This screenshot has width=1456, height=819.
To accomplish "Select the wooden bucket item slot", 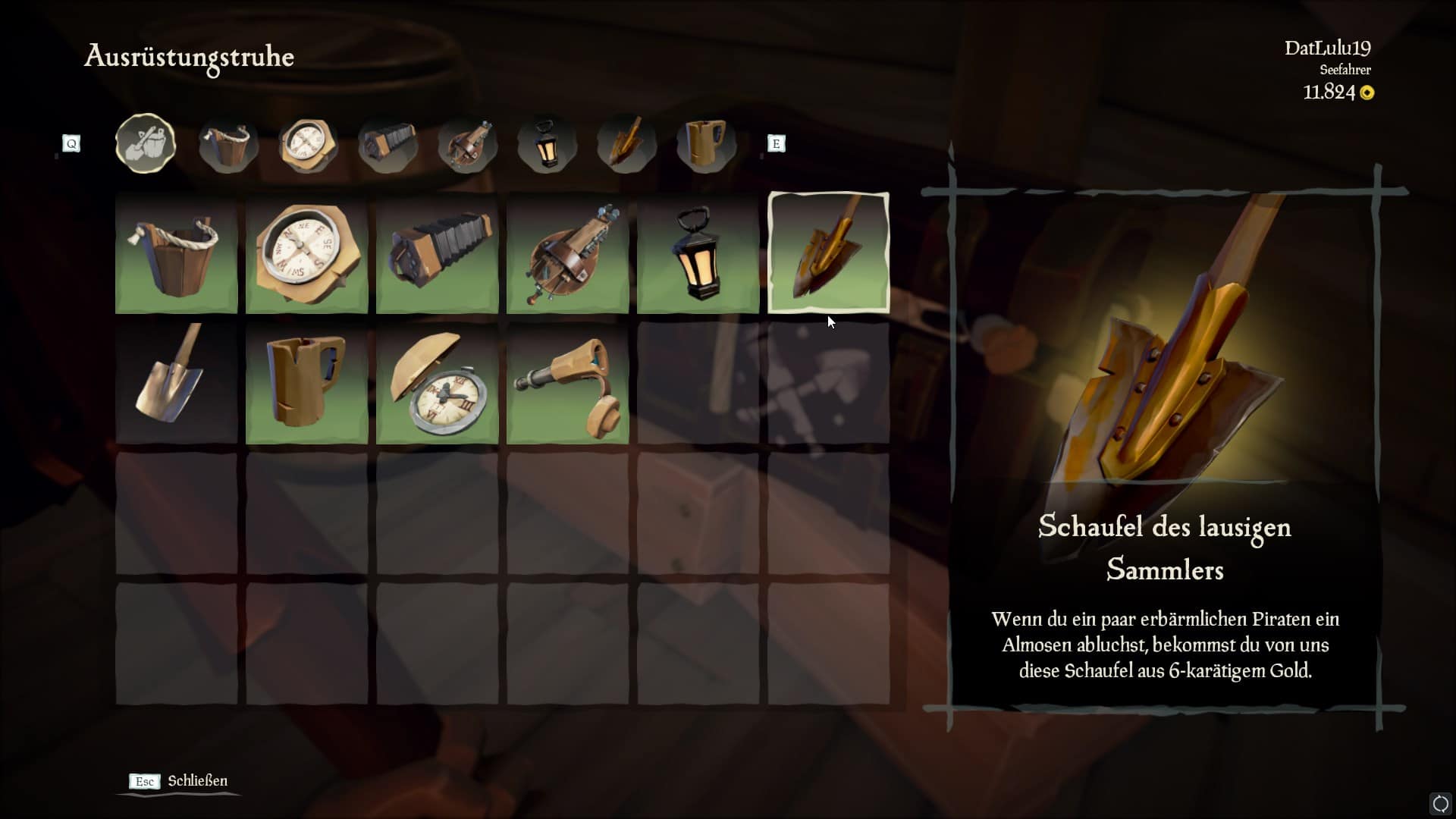I will coord(176,253).
